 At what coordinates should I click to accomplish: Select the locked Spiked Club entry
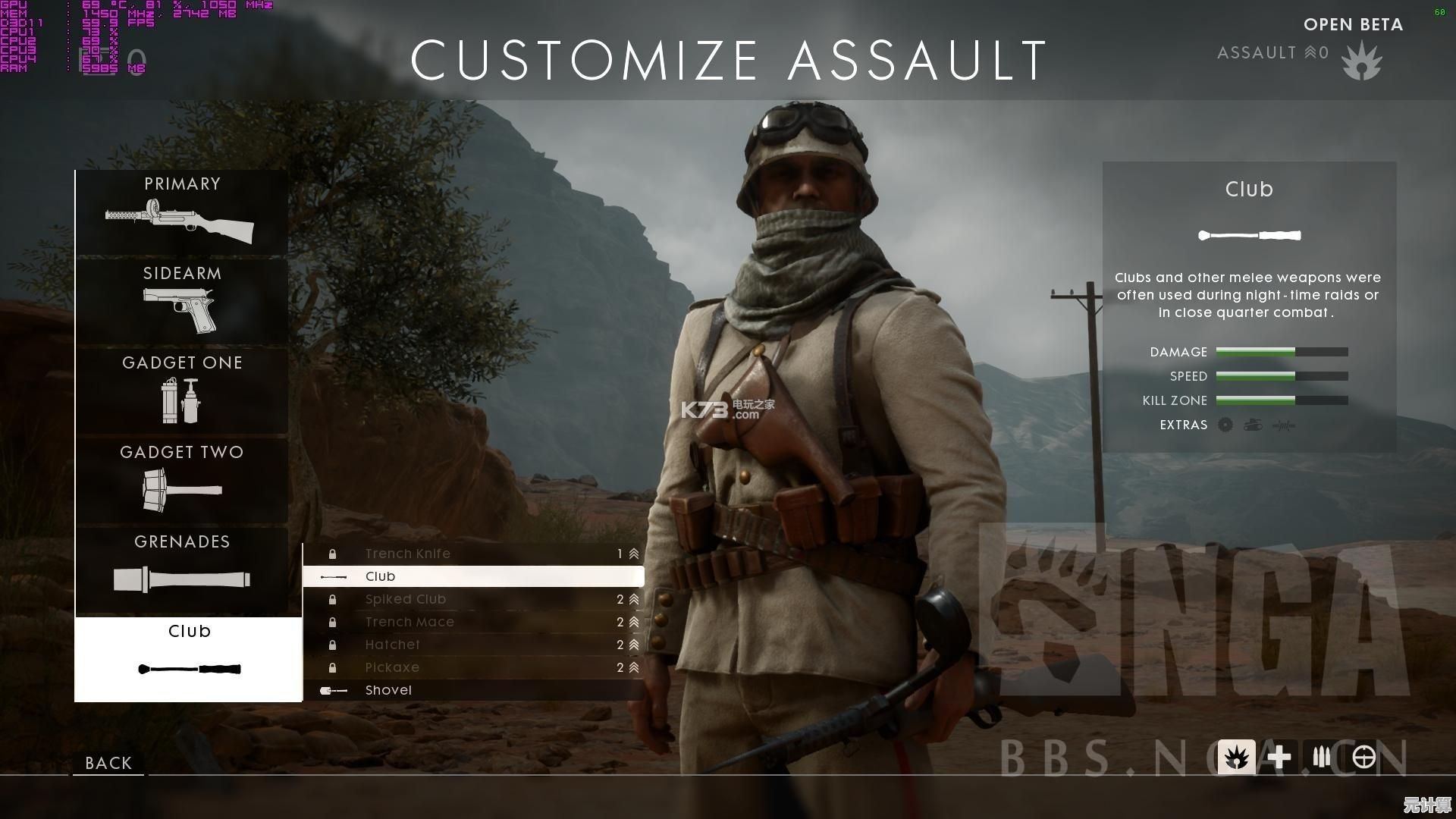click(x=473, y=599)
